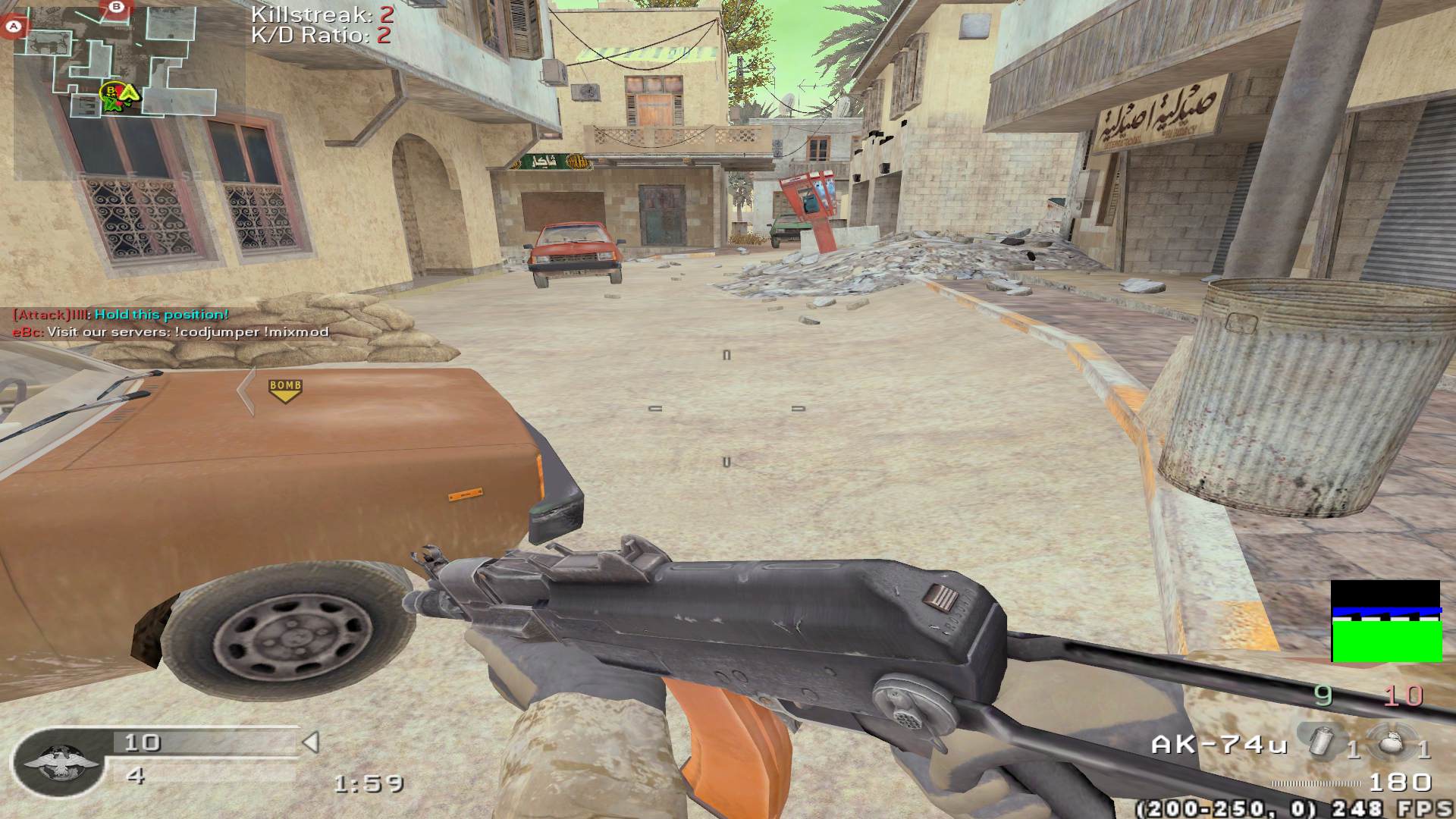Click the red B objective marker
The width and height of the screenshot is (1456, 819).
point(116,8)
